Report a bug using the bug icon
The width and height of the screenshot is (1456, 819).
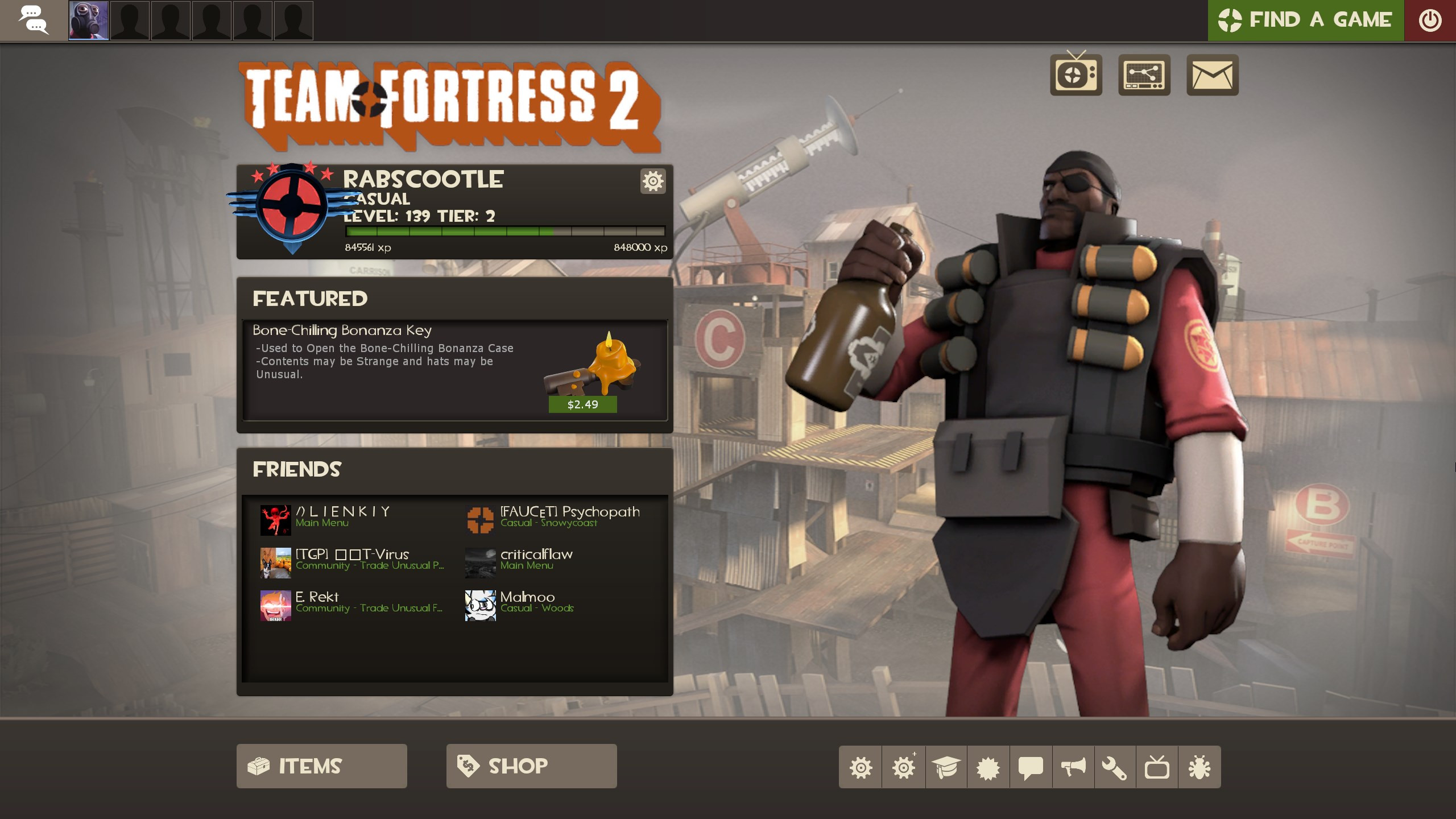(x=1201, y=766)
